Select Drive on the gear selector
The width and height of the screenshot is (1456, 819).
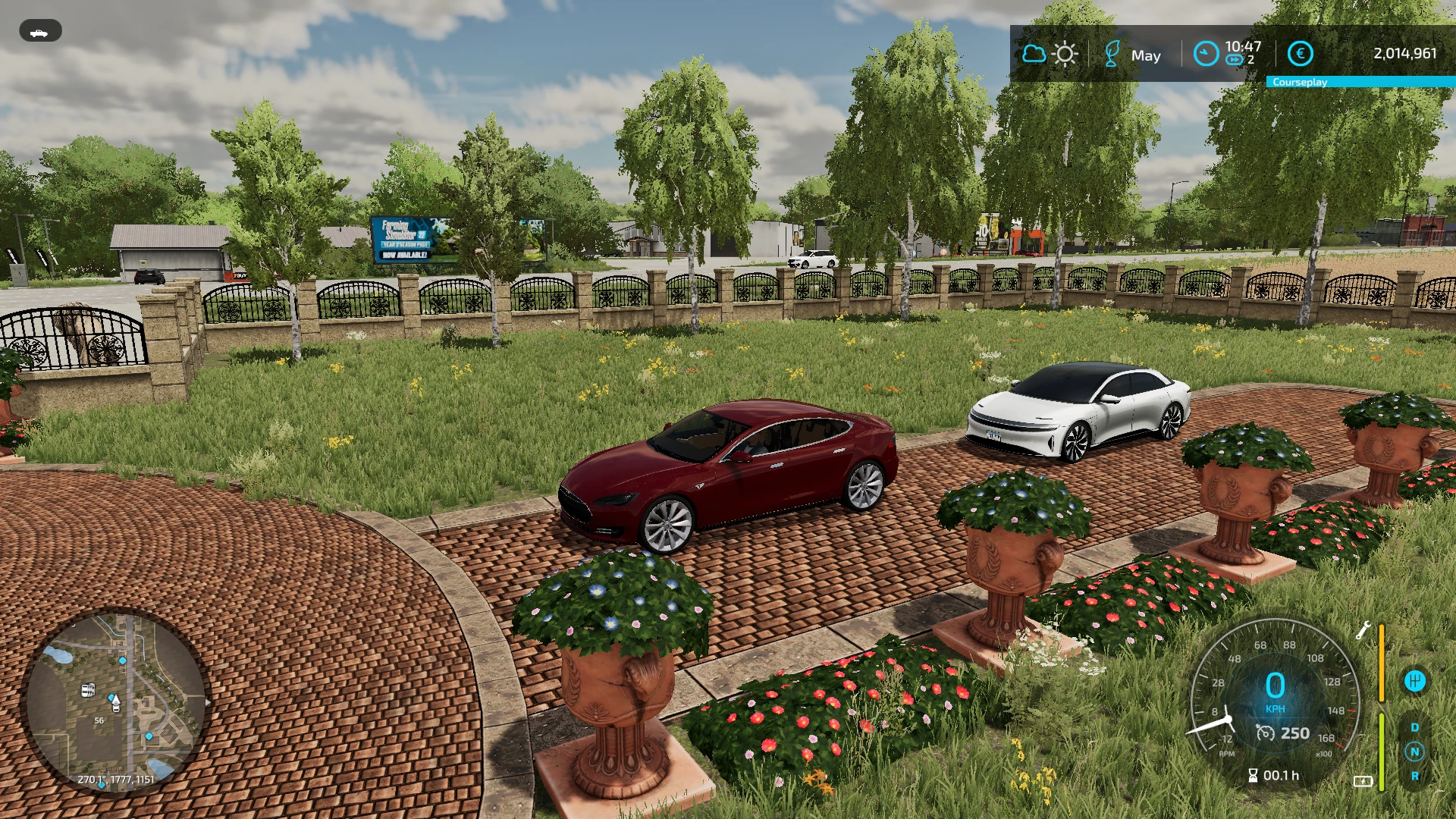(x=1414, y=727)
